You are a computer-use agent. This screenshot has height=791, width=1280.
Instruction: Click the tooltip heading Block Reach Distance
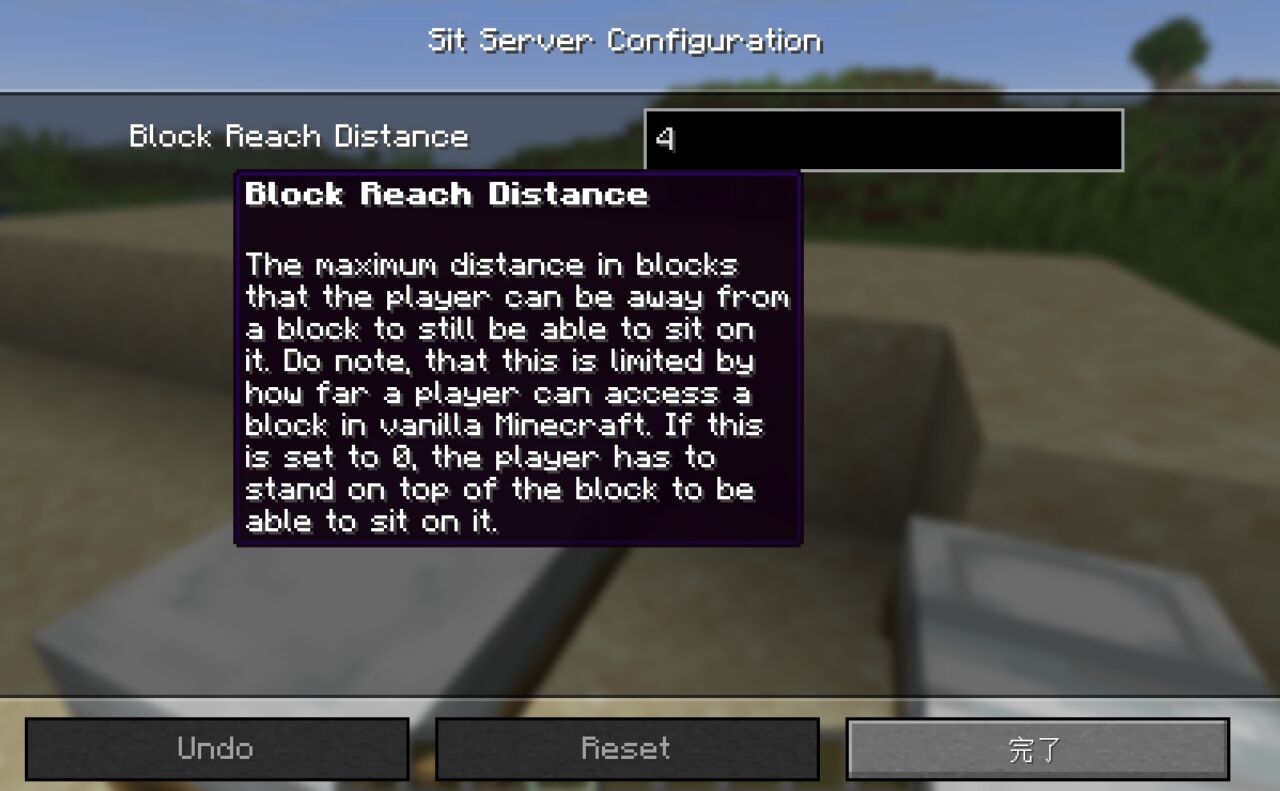pyautogui.click(x=447, y=195)
